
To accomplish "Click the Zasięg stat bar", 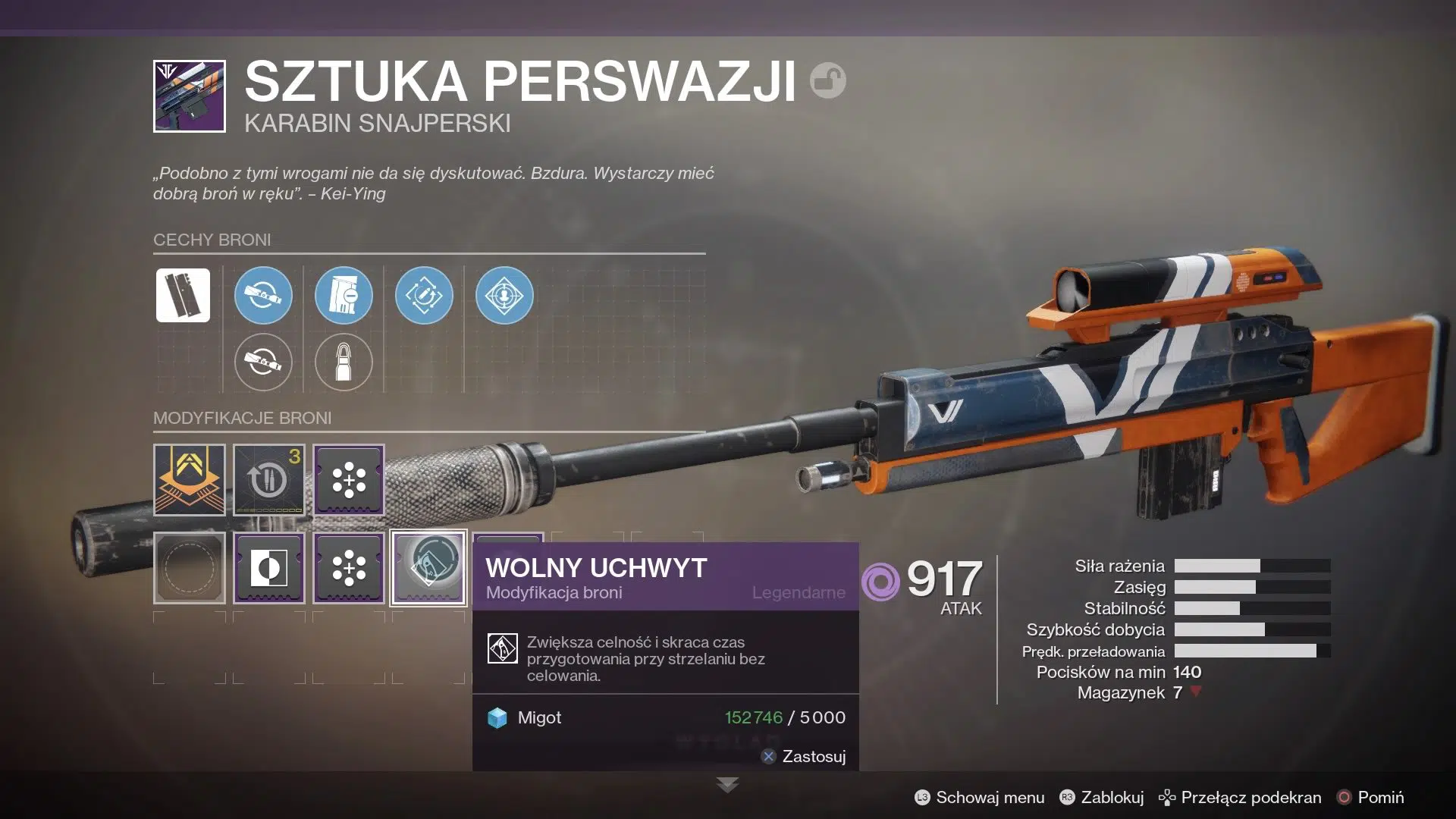I will point(1251,587).
